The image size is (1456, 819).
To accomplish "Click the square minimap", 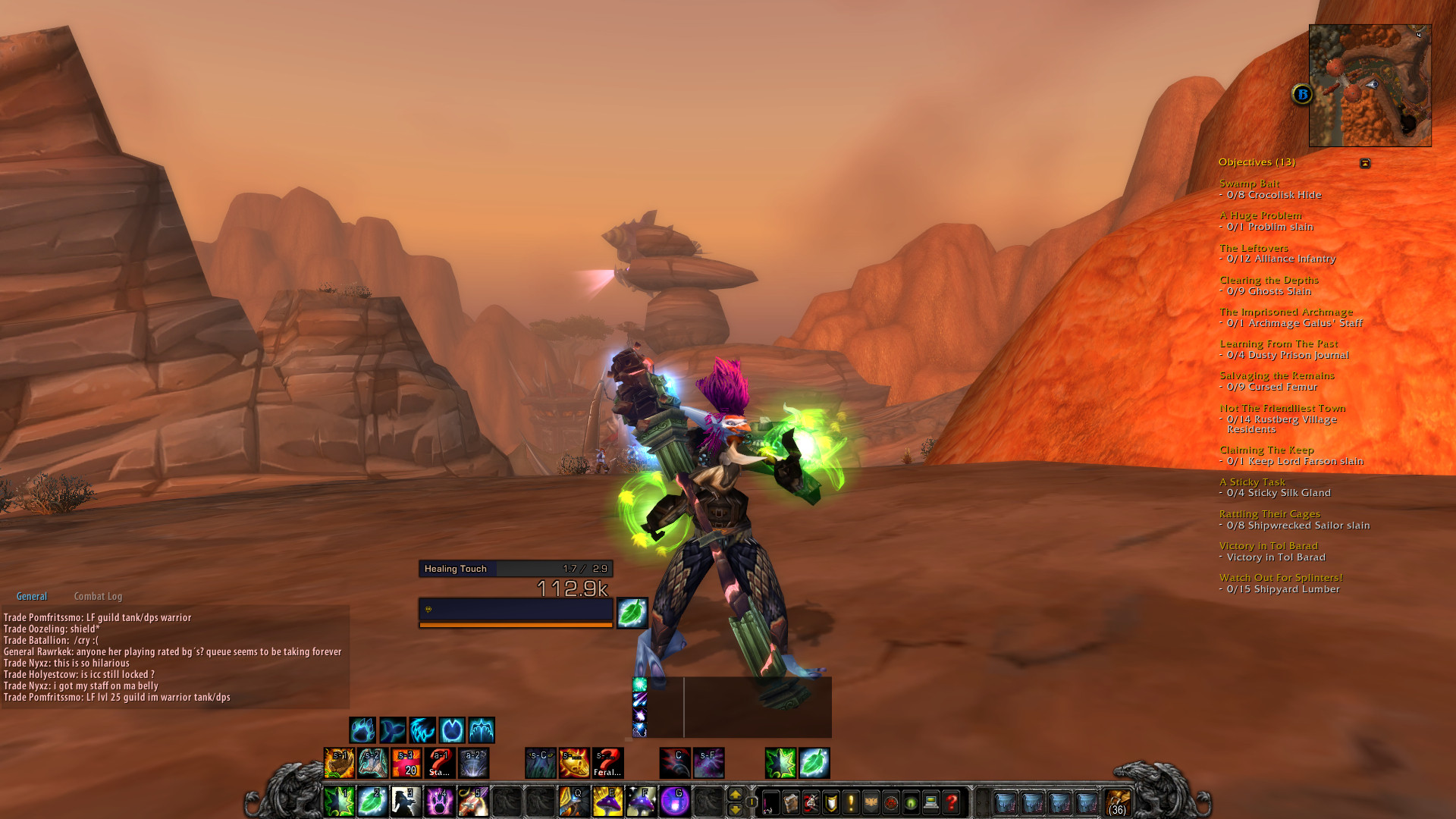I will [x=1370, y=86].
